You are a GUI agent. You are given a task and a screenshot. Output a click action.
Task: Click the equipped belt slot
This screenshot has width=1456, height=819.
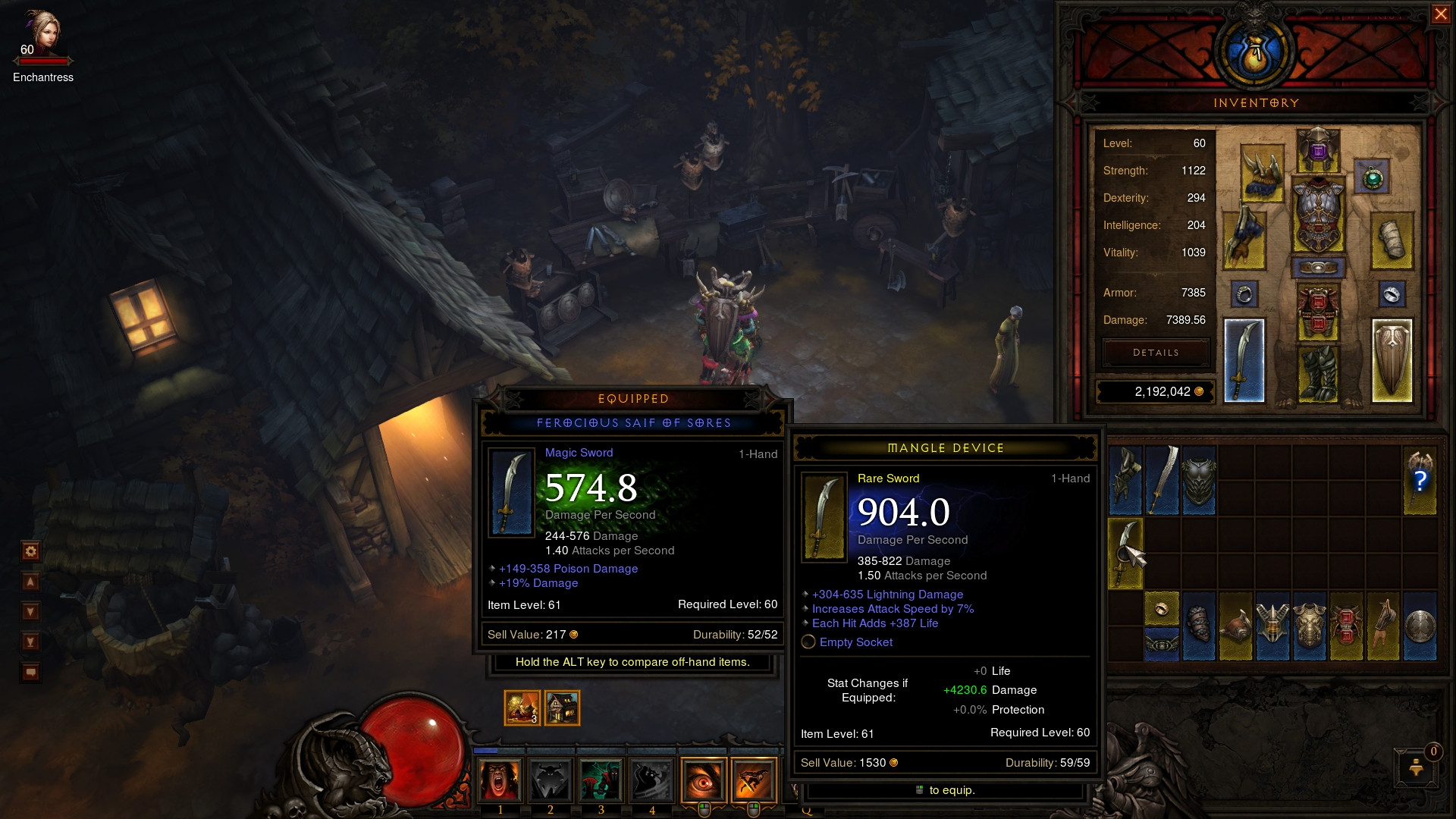(x=1318, y=268)
